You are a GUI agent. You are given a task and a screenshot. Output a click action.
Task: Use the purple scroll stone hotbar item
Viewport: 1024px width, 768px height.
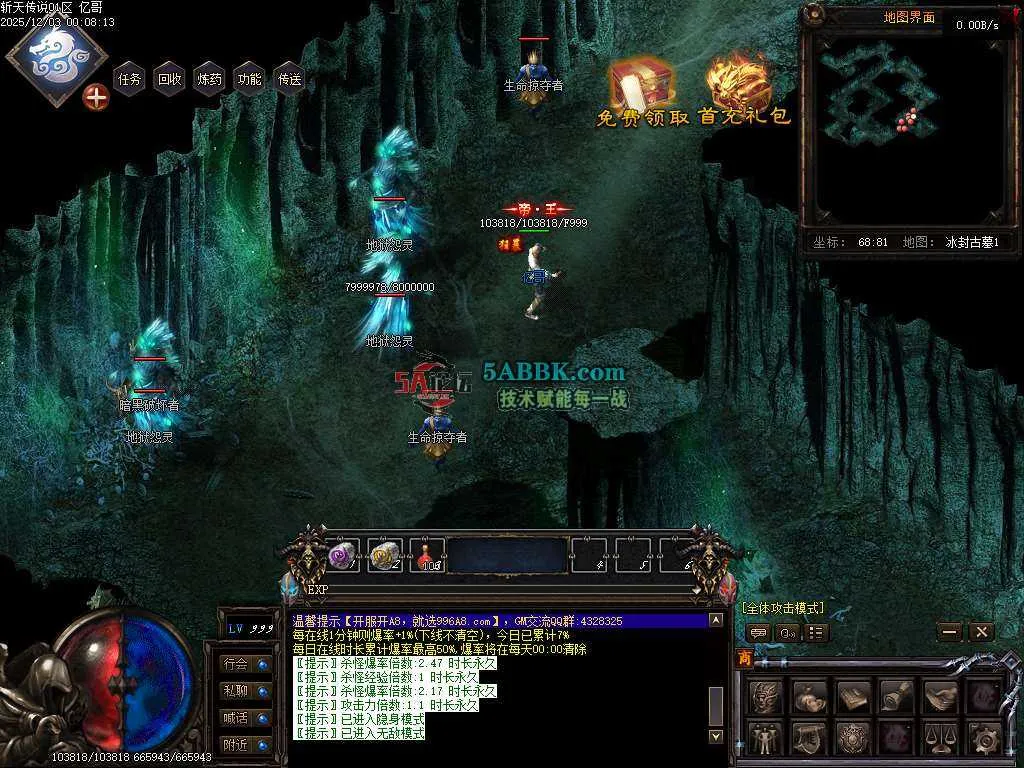pyautogui.click(x=343, y=555)
